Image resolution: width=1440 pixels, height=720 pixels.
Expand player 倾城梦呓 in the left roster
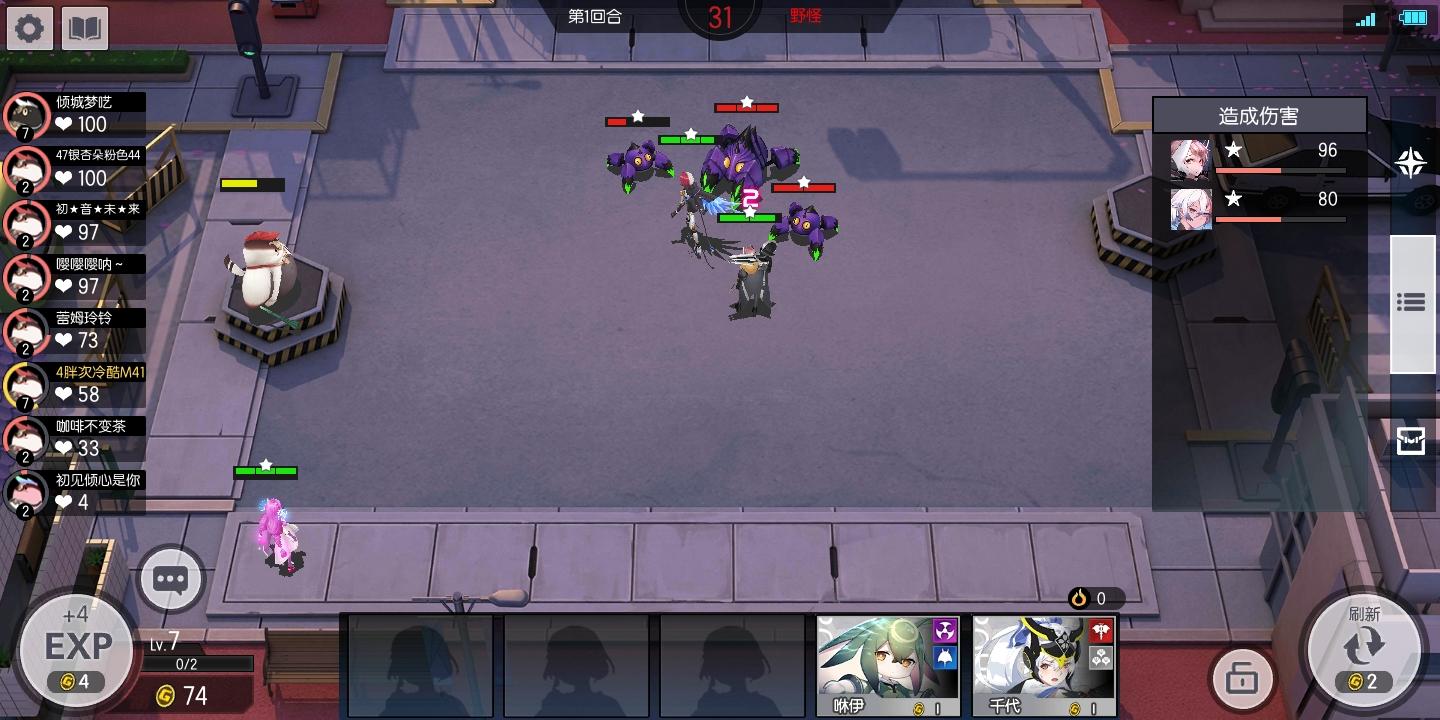(75, 112)
